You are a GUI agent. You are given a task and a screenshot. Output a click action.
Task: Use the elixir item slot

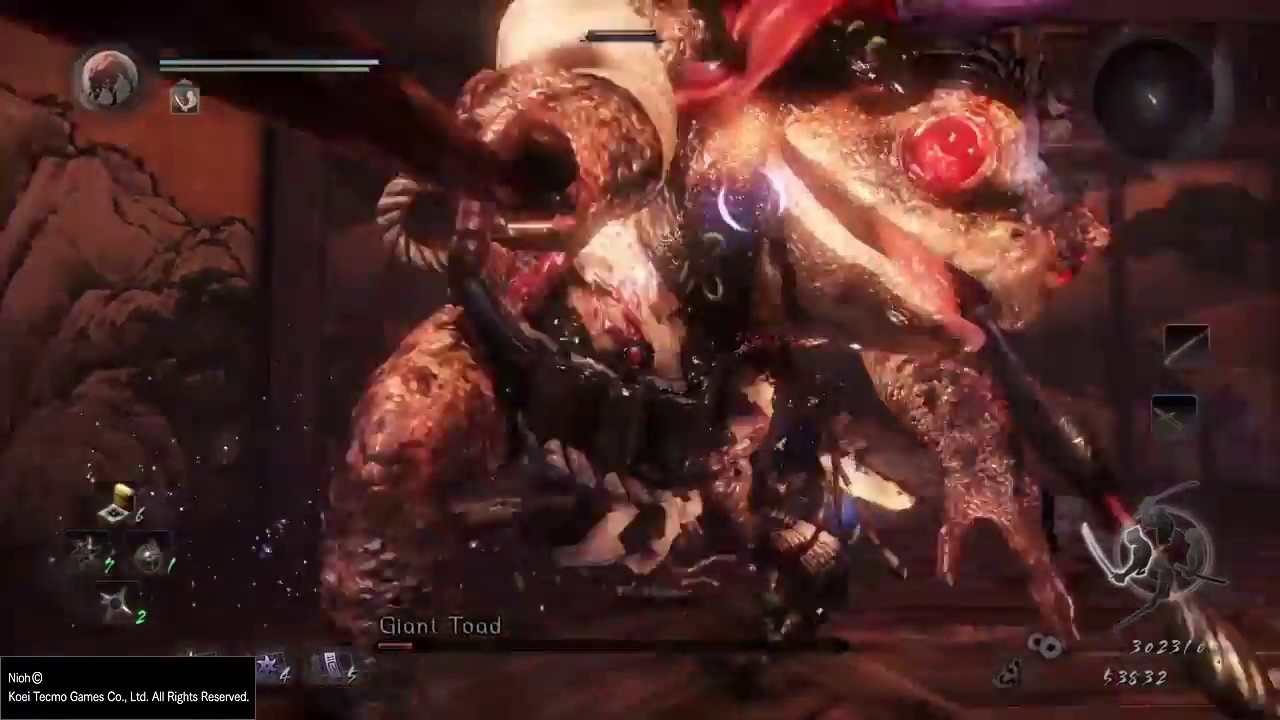point(120,507)
